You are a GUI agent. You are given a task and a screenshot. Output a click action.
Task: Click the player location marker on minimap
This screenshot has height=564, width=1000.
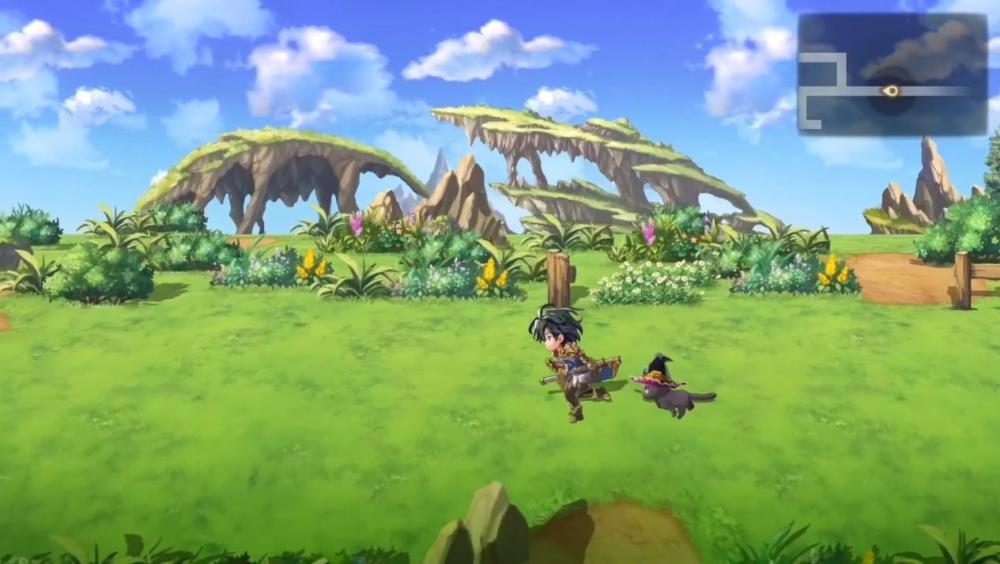tap(891, 91)
